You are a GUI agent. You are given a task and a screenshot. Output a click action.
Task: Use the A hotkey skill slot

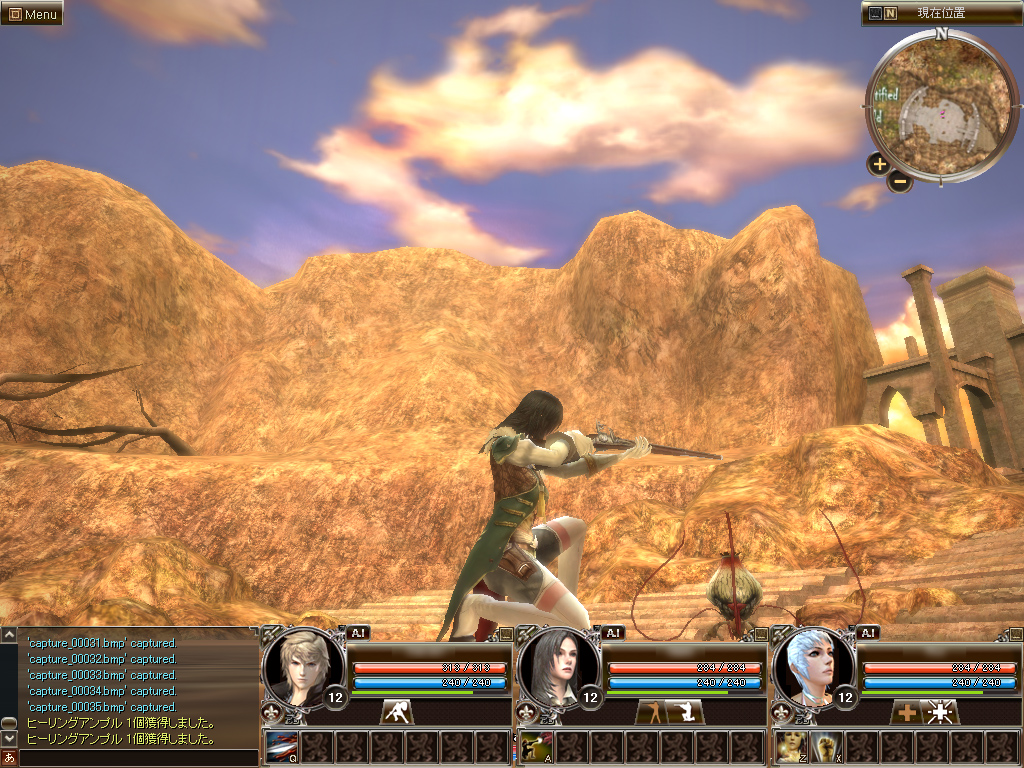537,747
